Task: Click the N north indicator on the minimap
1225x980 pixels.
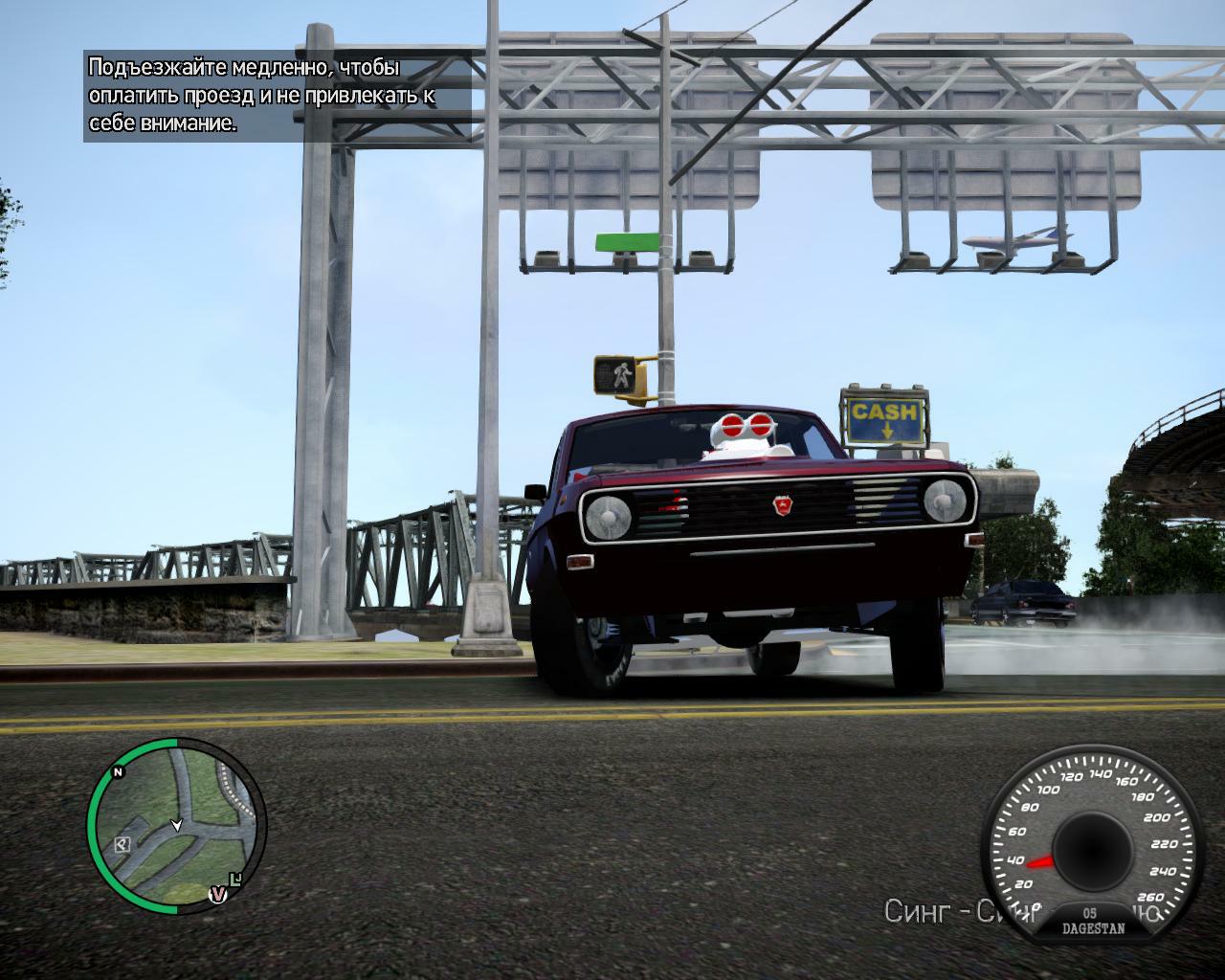Action: [x=119, y=771]
